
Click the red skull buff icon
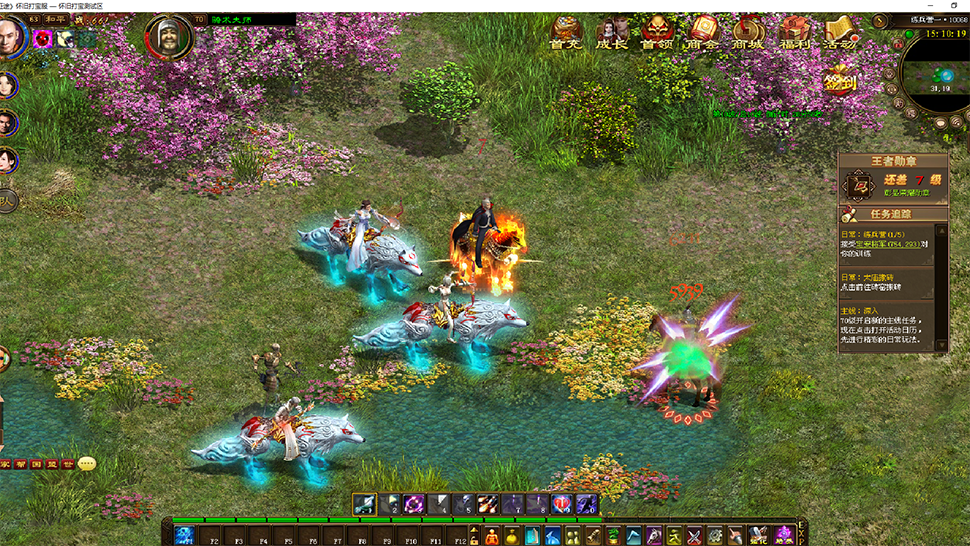43,39
